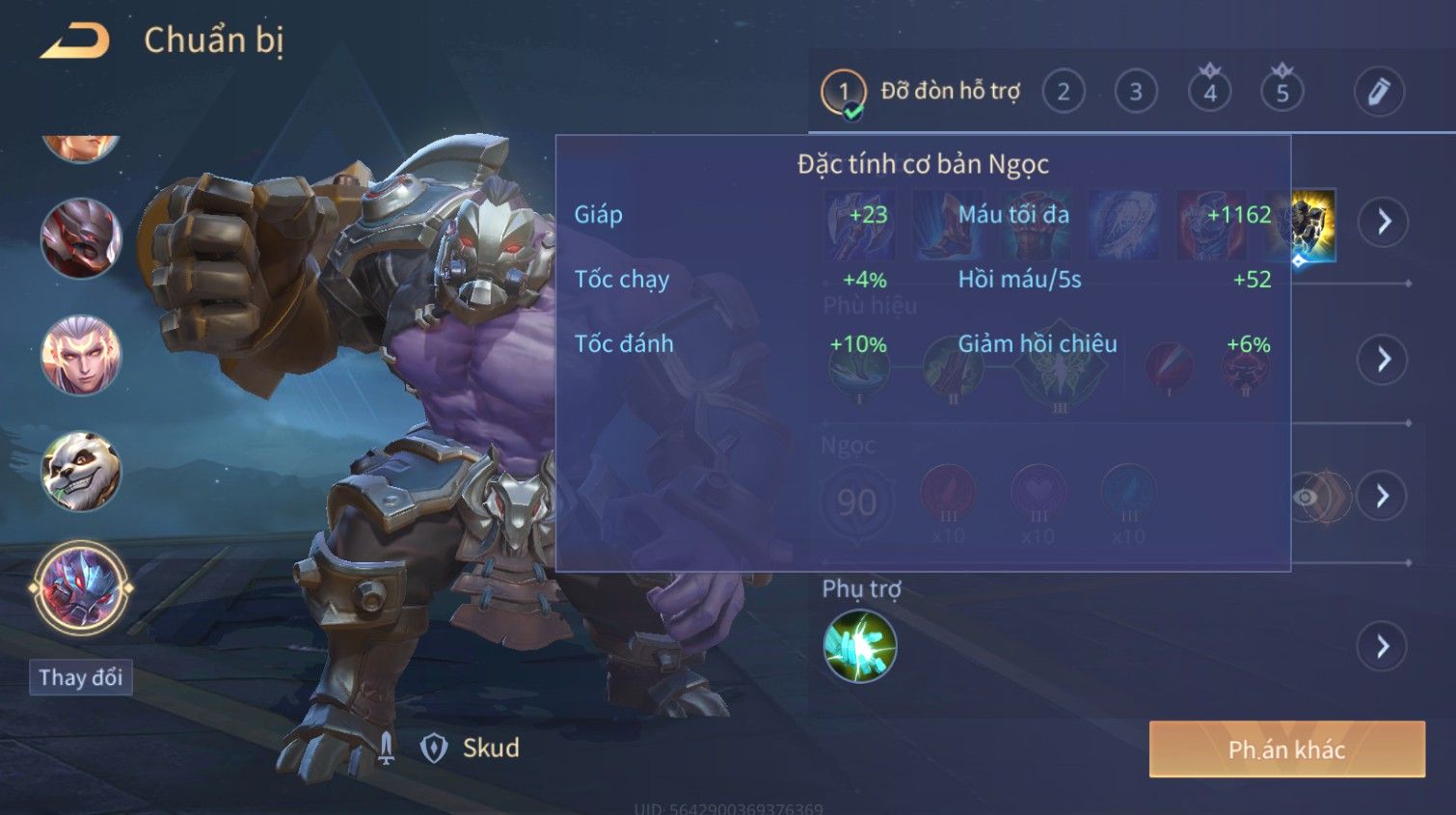Switch to locked preset slot 5

1282,93
